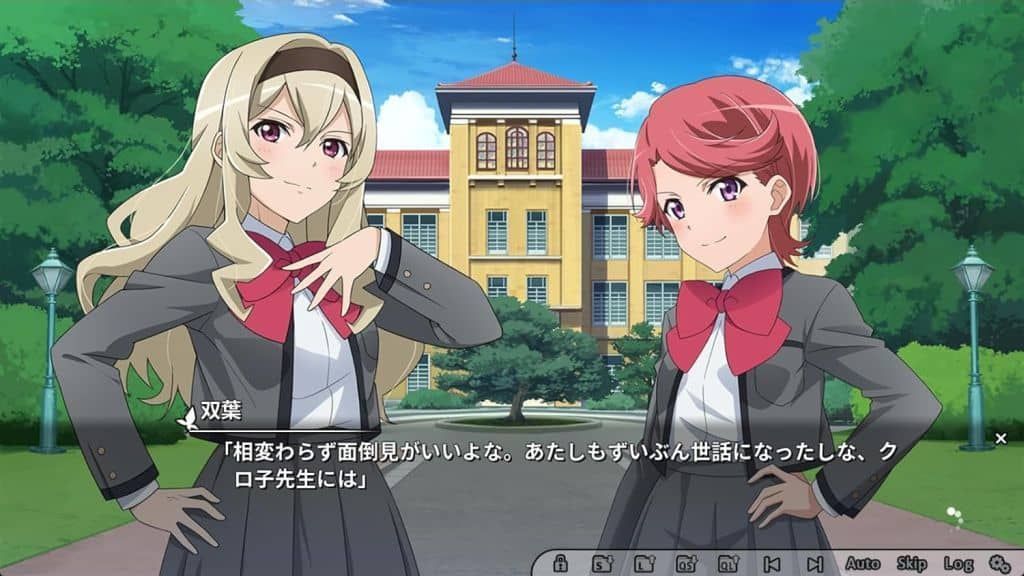Toggle the padlock lock icon

coord(561,563)
